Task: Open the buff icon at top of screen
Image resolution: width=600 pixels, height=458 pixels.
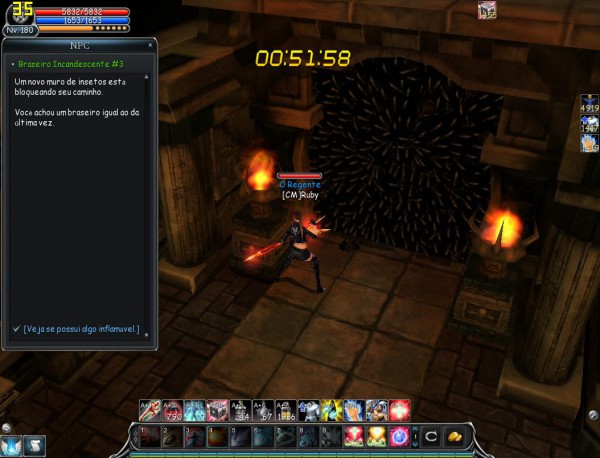Action: (487, 11)
